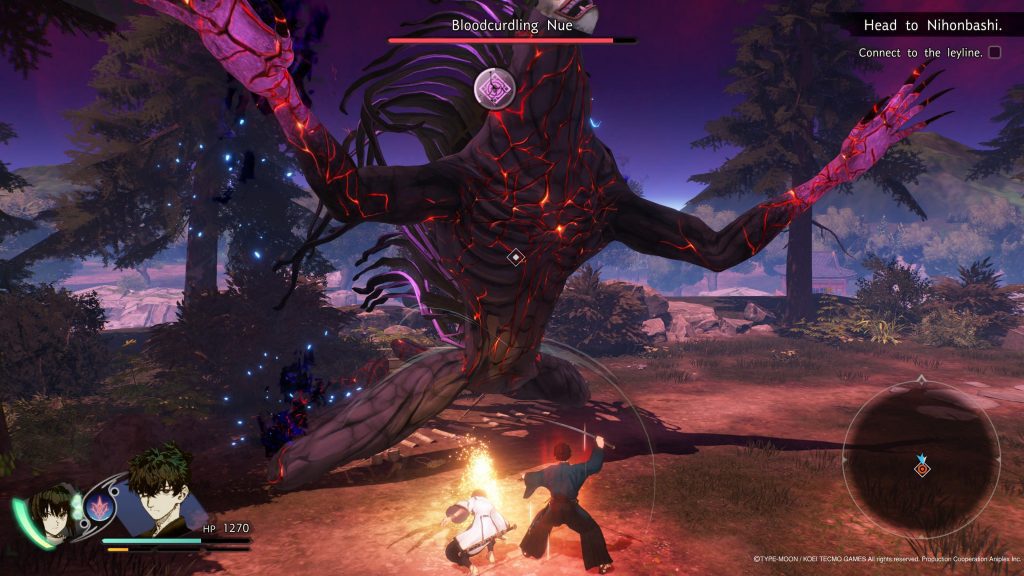
Task: Activate the pink lotus stance emblem
Action: tap(101, 507)
